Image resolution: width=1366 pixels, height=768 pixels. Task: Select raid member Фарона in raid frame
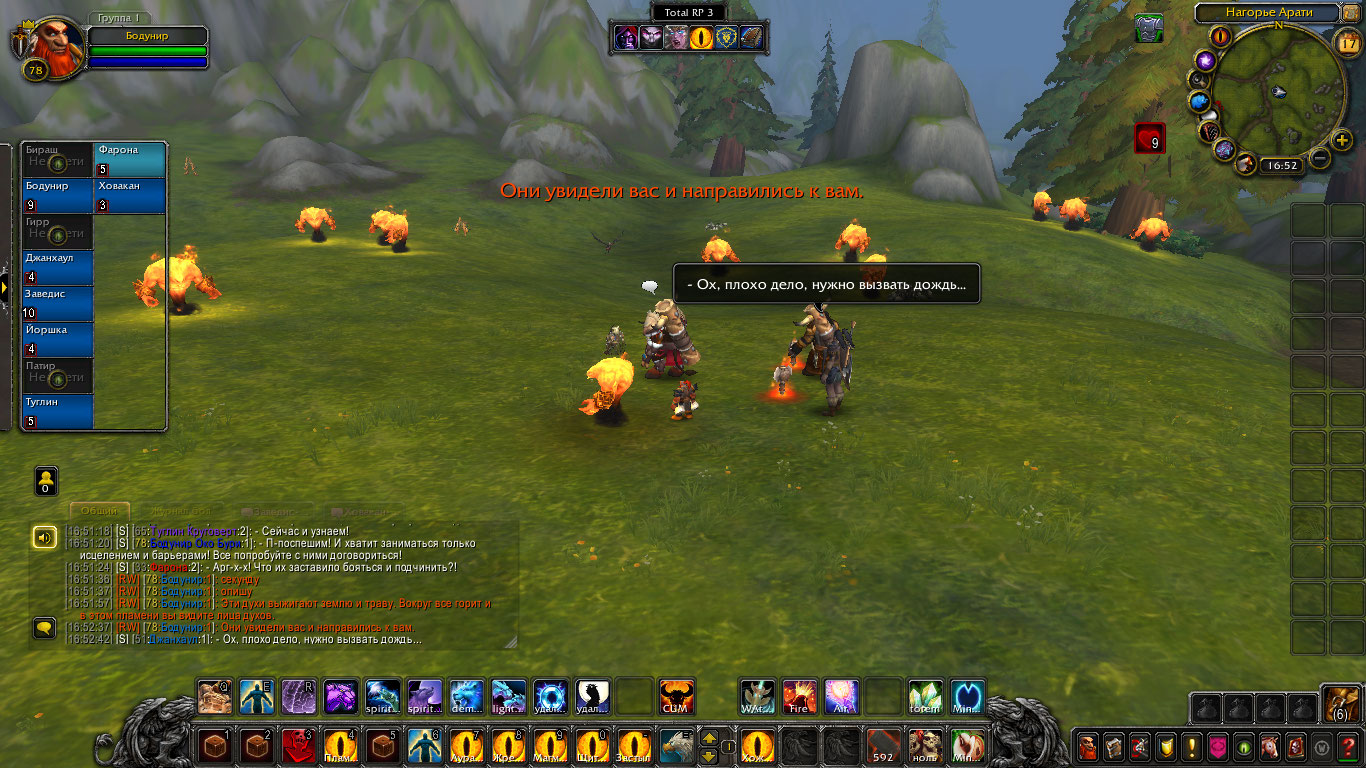(130, 160)
